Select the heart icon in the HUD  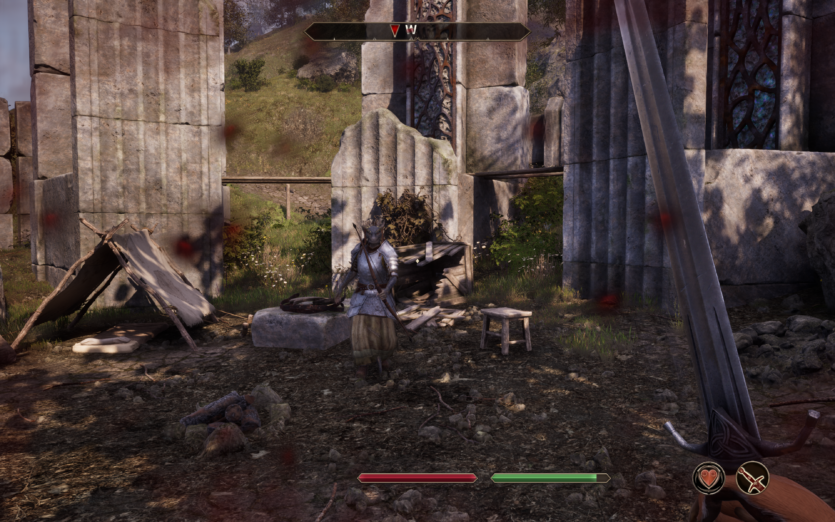point(708,478)
